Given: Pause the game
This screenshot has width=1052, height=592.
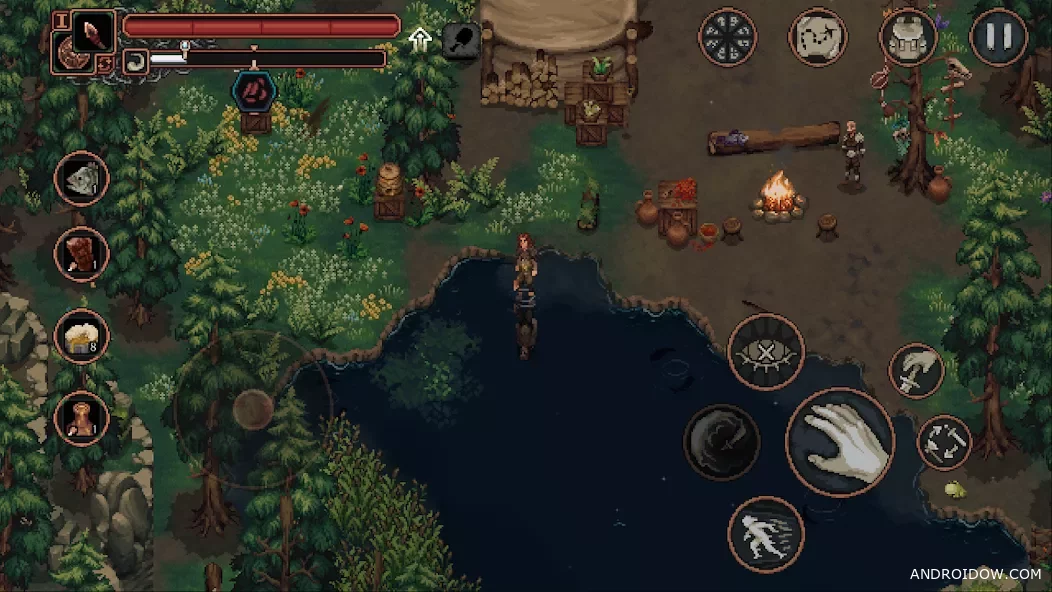Looking at the screenshot, I should [x=998, y=38].
